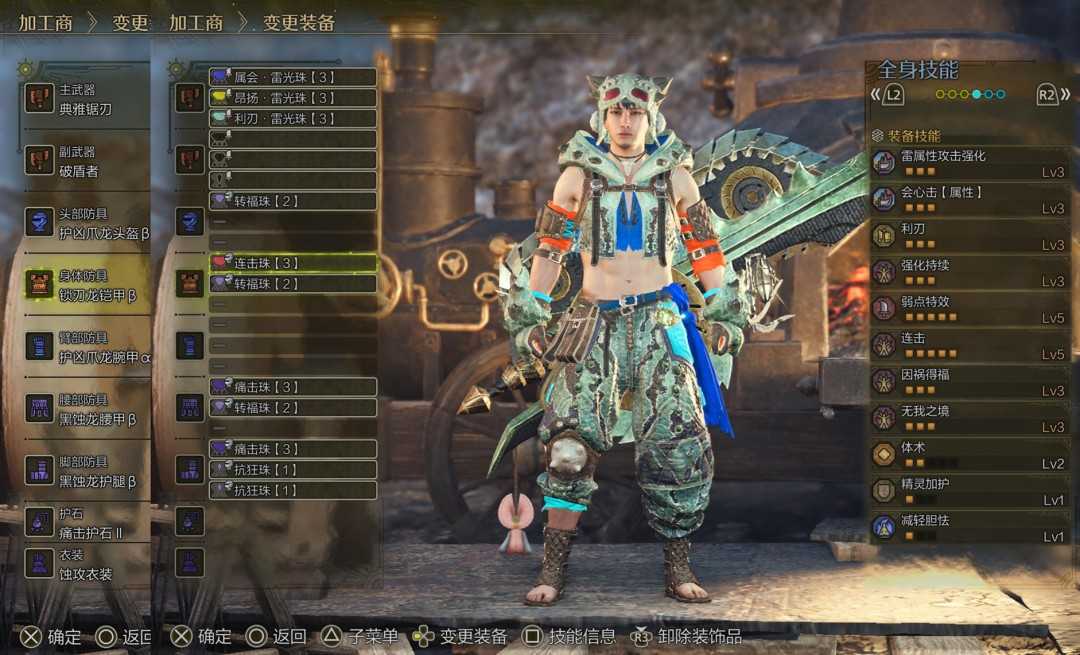
Task: Choose the 因祸得福 skill entry
Action: 968,381
